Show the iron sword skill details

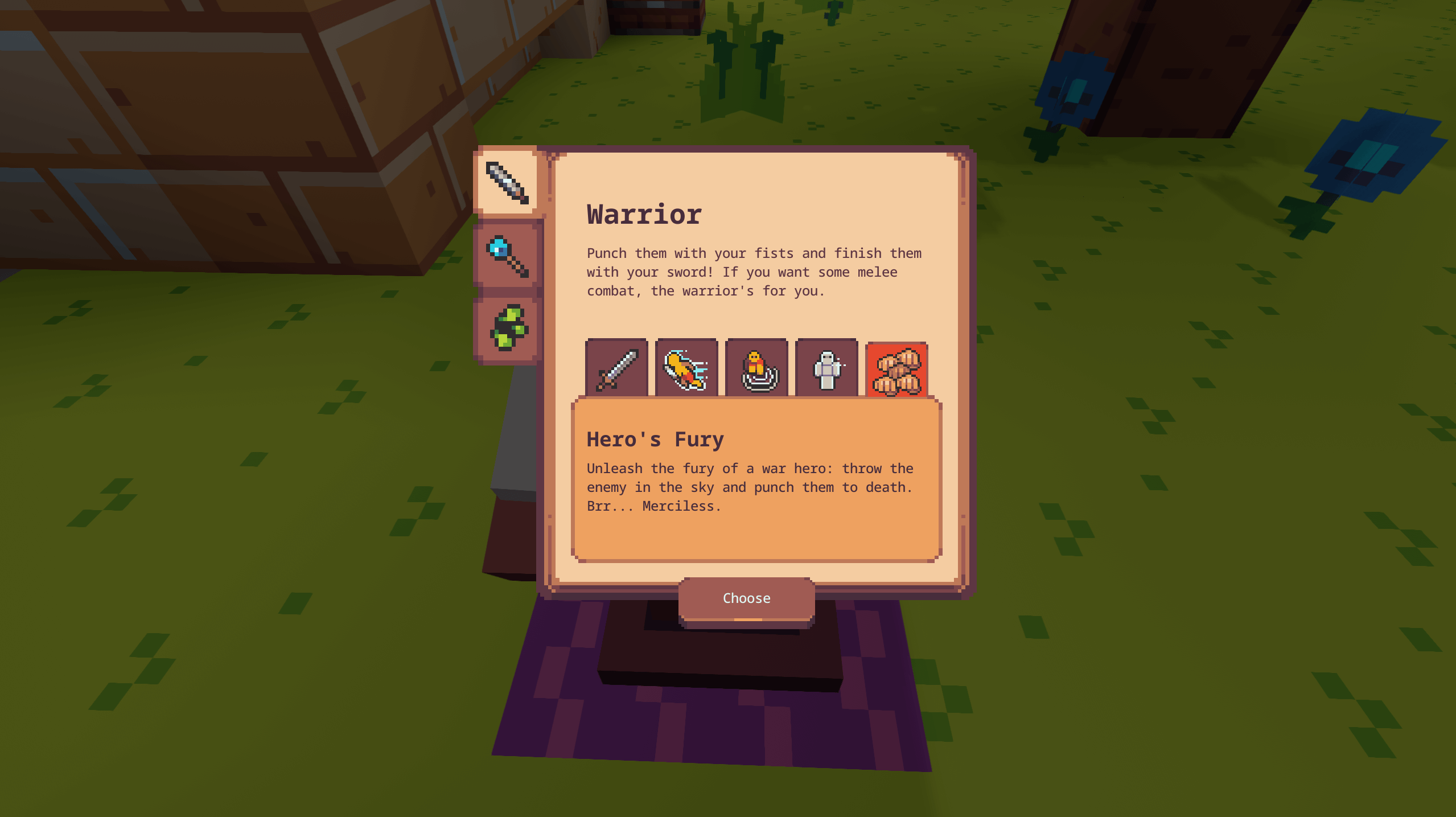tap(616, 369)
